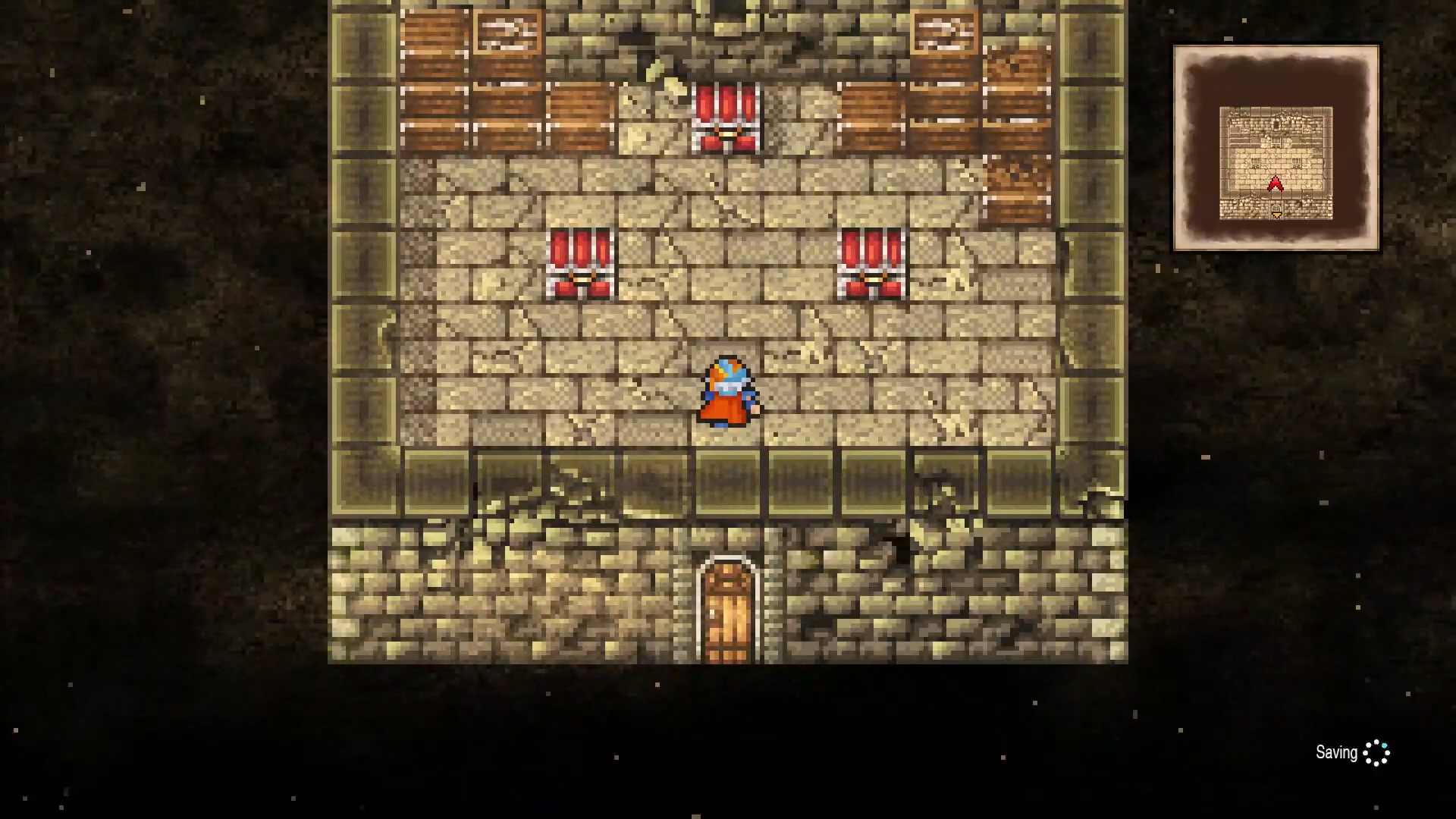
Task: Click the Saving text label
Action: click(x=1337, y=752)
